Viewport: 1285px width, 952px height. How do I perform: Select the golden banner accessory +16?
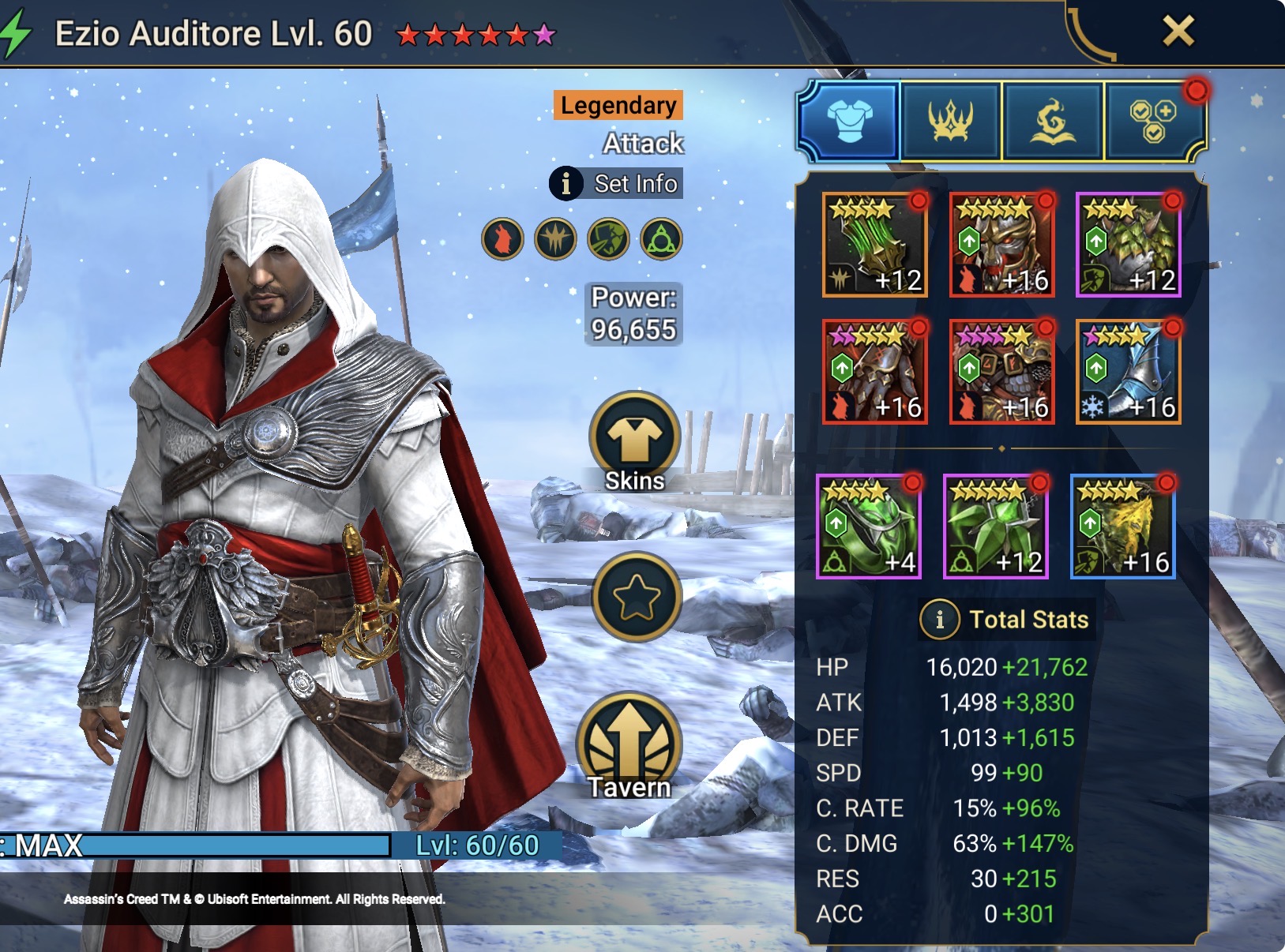1122,527
